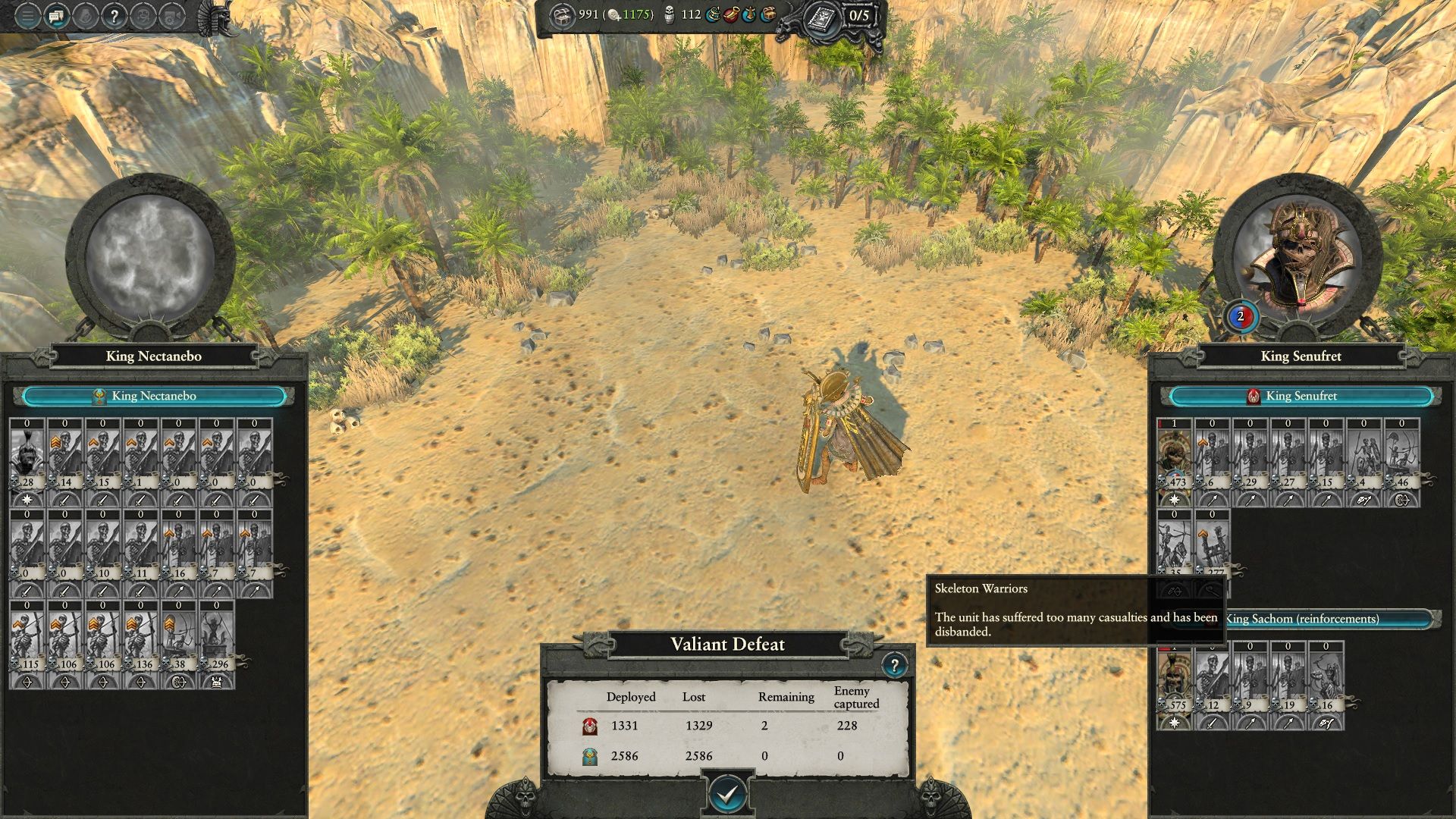Viewport: 1456px width, 819px height.
Task: Open the Book of Nagash icon
Action: 820,16
